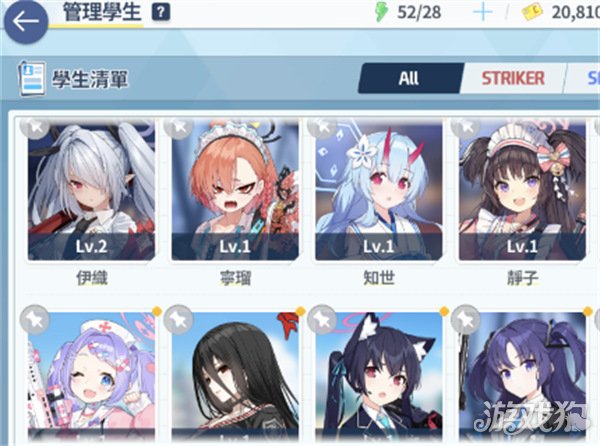Choose the long black-haired student card

point(235,378)
